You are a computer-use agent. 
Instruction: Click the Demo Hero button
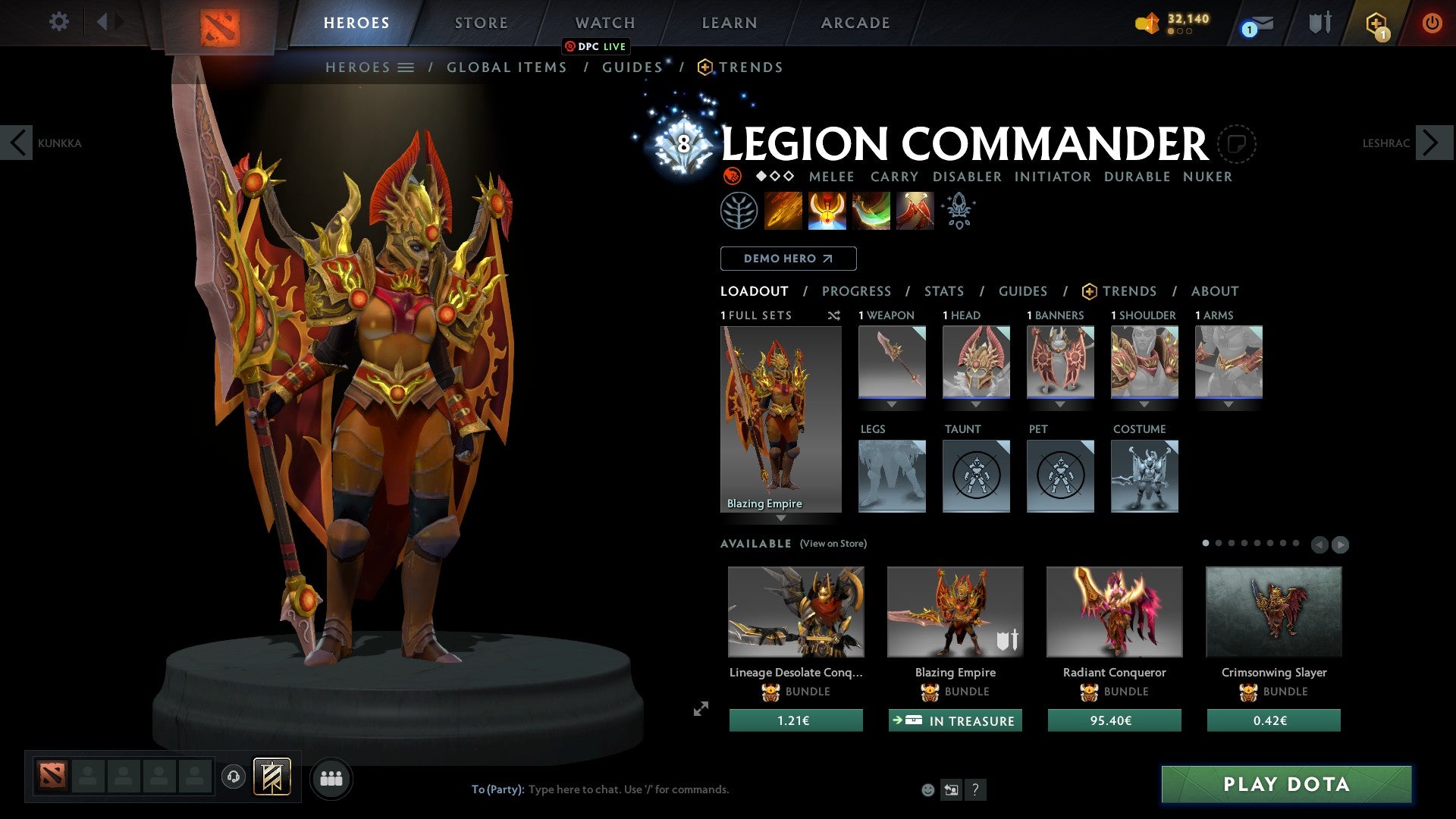(x=787, y=259)
